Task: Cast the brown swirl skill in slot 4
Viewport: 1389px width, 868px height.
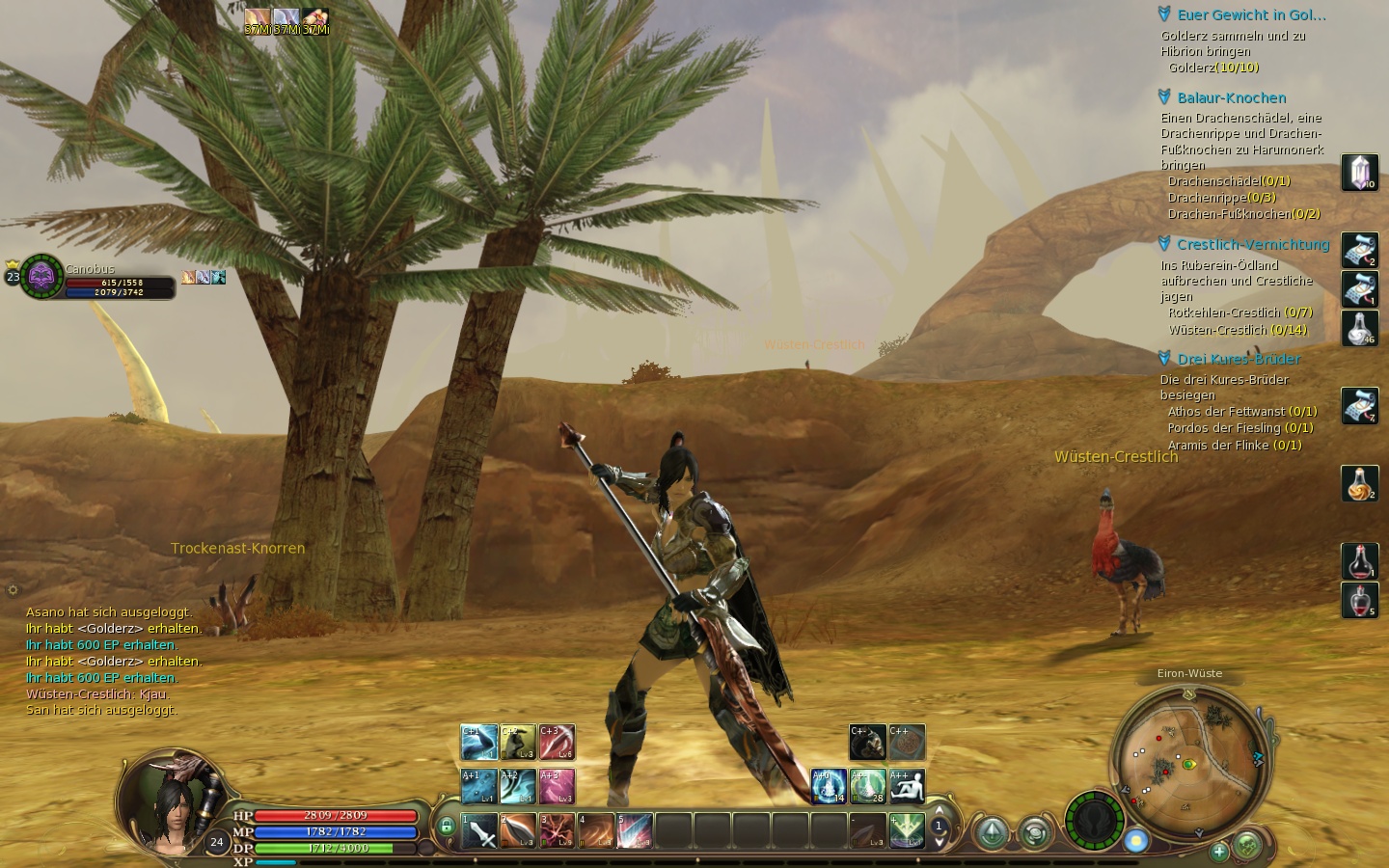Action: pos(595,830)
